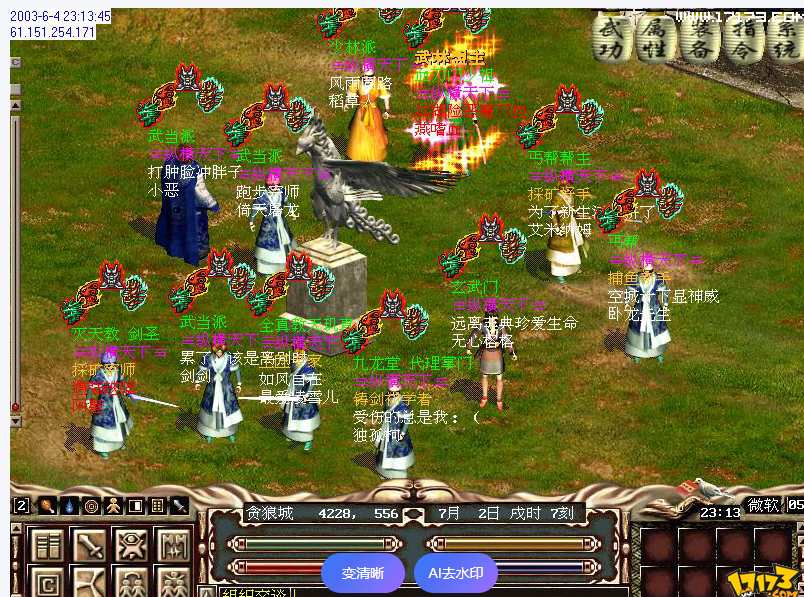Viewport: 804px width, 597px height.
Task: Select the number 2 page indicator
Action: 21,506
